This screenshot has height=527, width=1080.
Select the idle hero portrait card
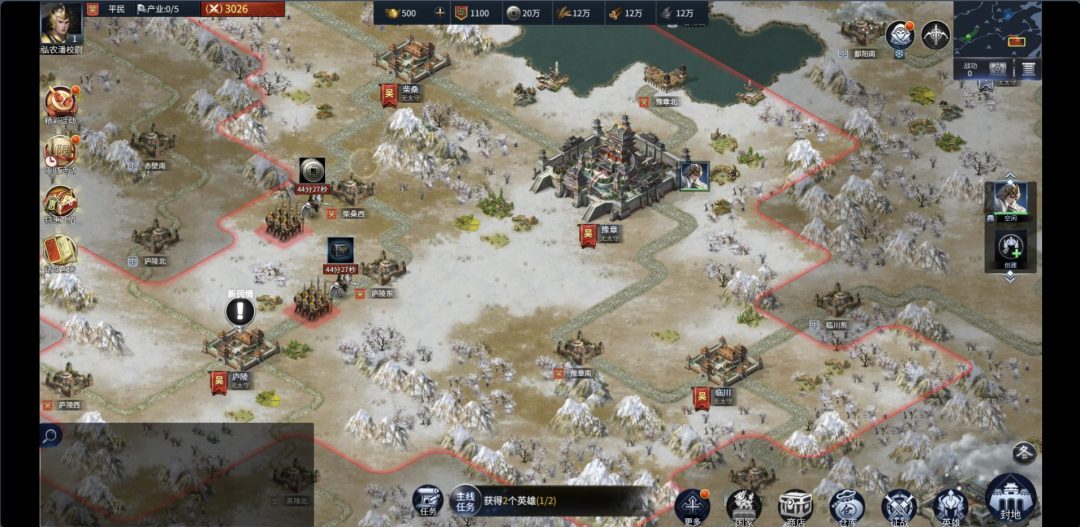click(1010, 201)
